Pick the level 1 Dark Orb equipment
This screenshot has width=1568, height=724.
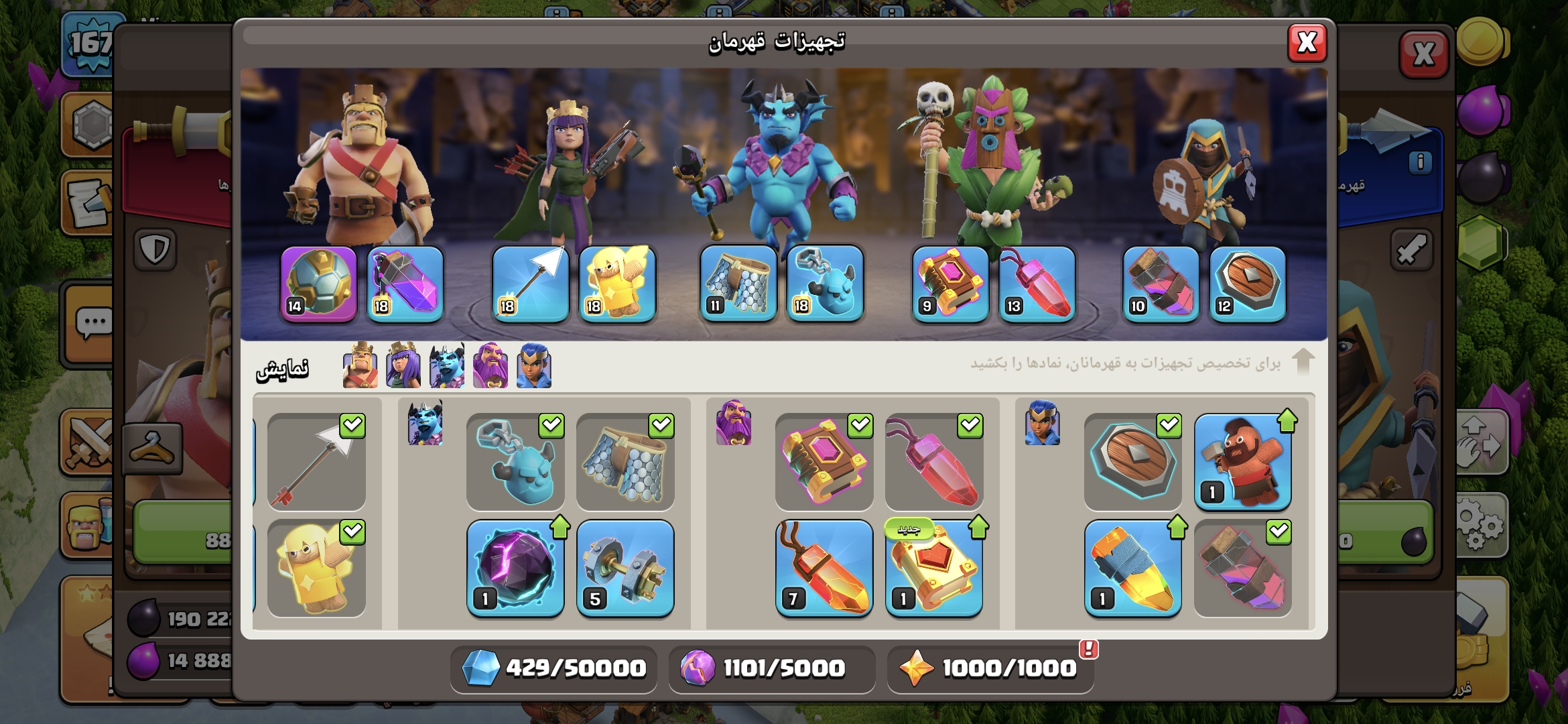(515, 568)
